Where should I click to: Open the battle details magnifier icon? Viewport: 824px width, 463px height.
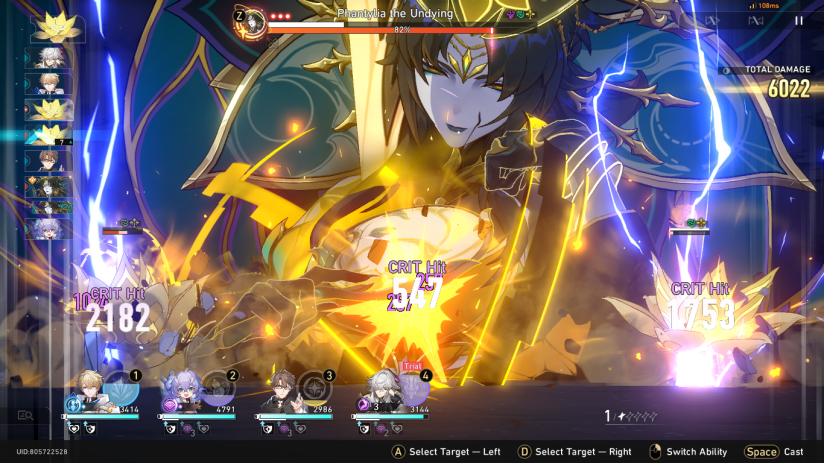[25, 415]
